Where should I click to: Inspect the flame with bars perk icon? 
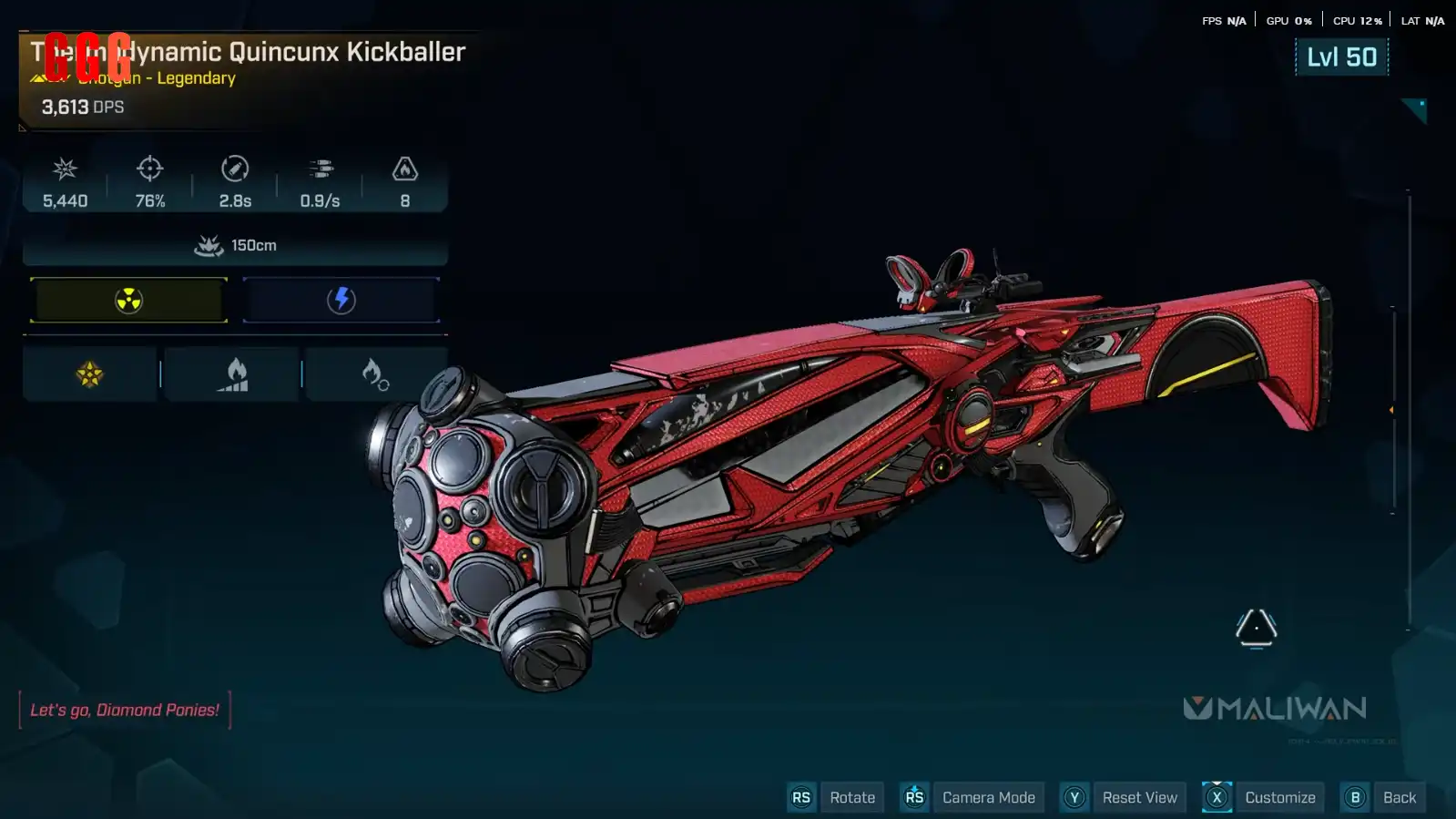(x=233, y=374)
